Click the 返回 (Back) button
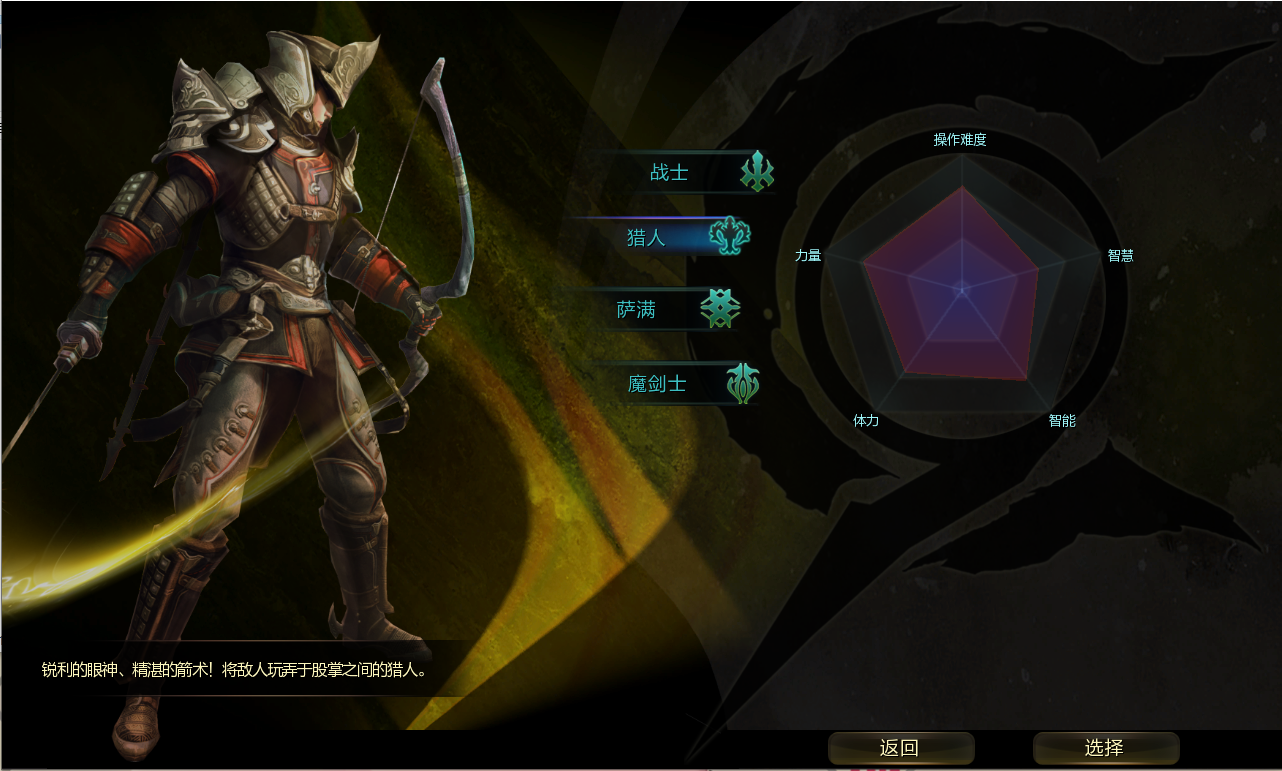Image resolution: width=1282 pixels, height=771 pixels. tap(900, 748)
